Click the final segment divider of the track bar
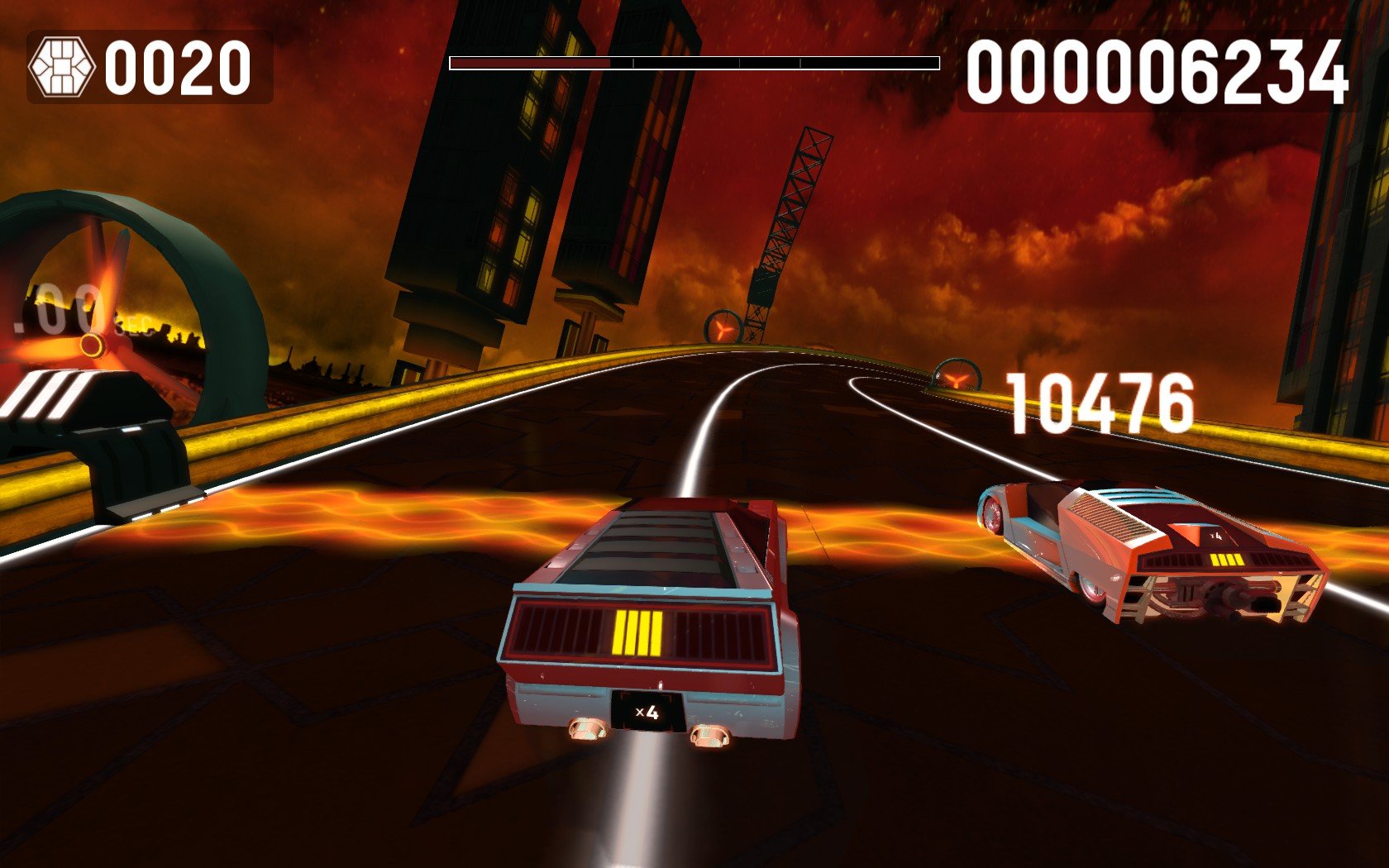 coord(800,60)
